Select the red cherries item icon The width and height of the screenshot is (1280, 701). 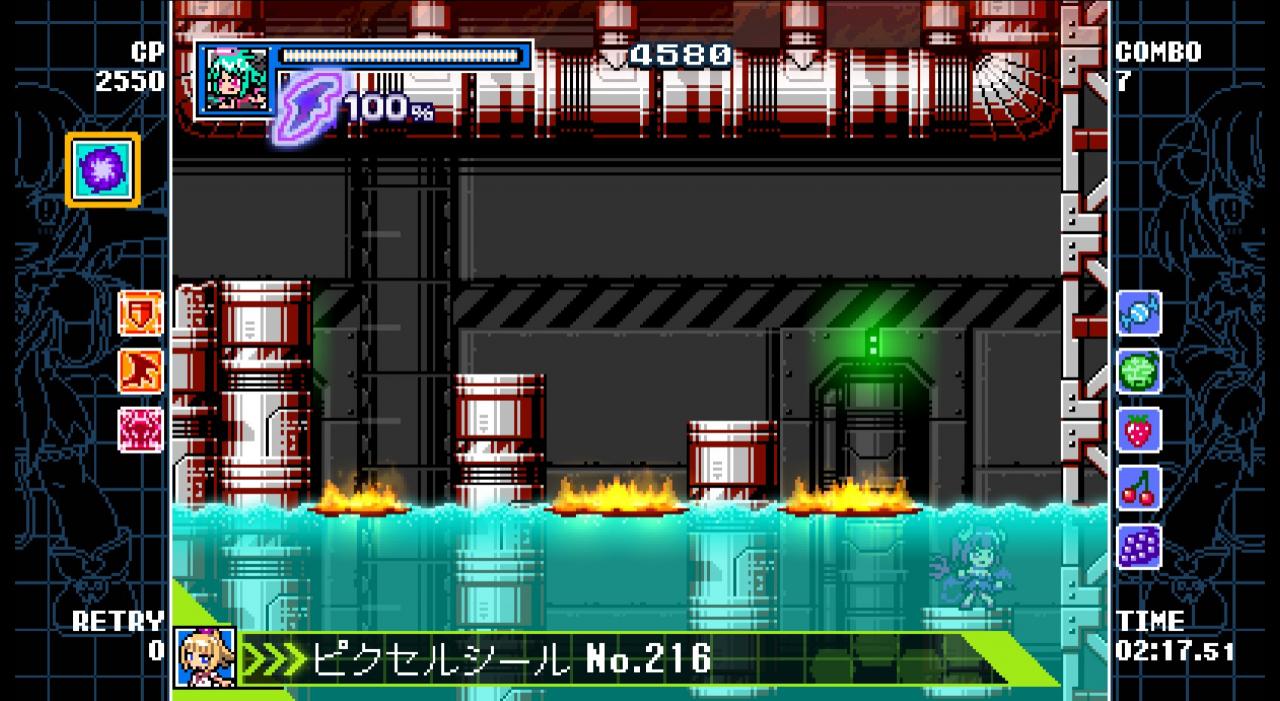point(1139,488)
